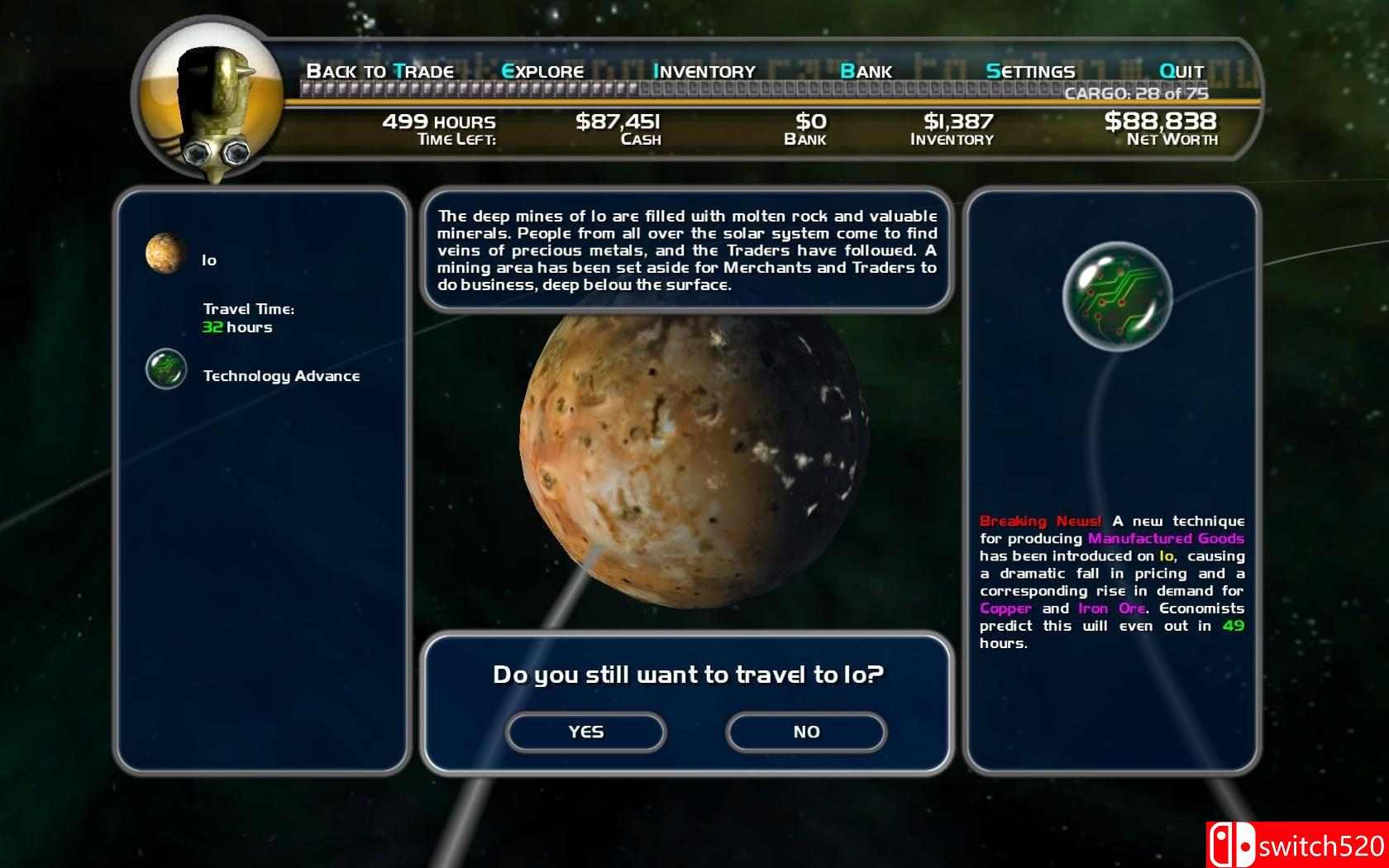Open the Settings menu
This screenshot has height=868, width=1389.
coord(1030,71)
